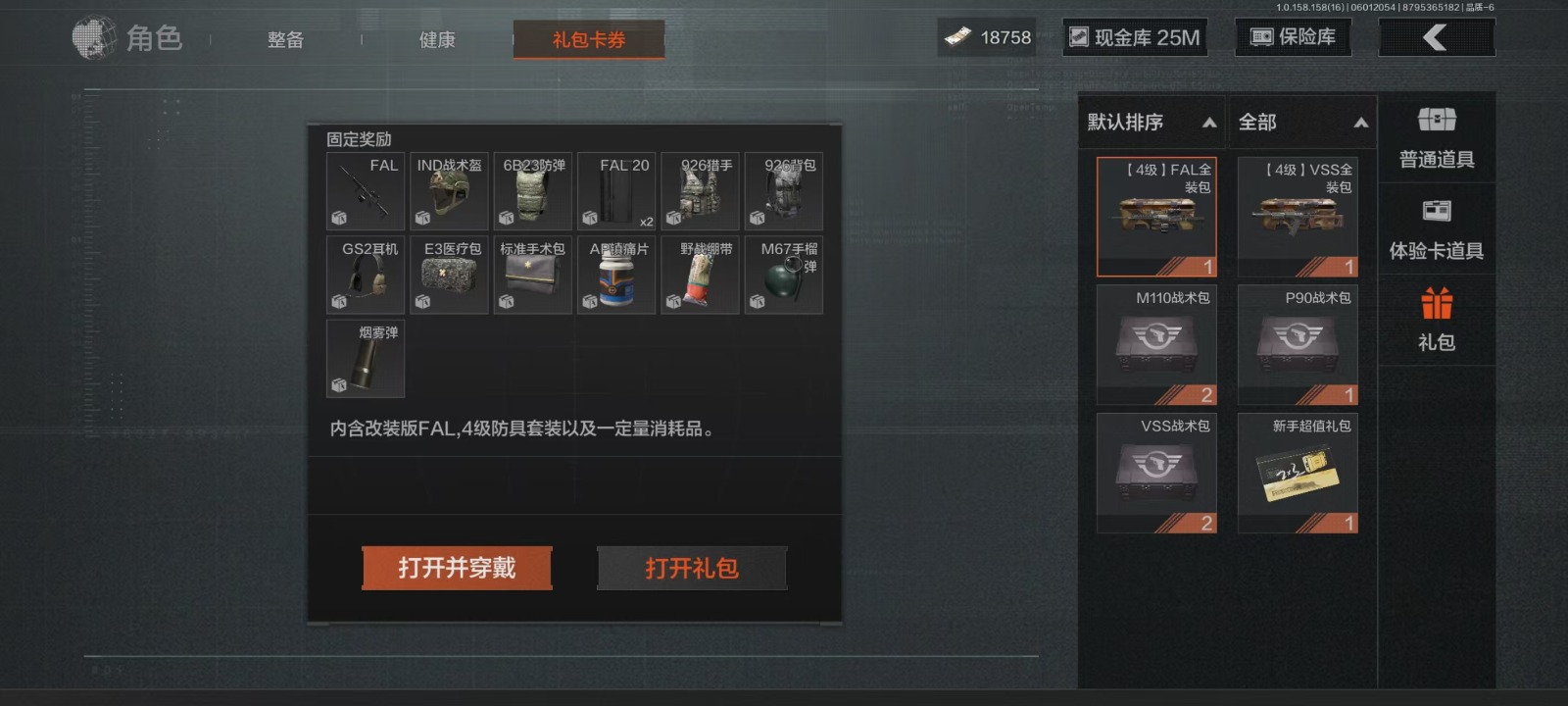Viewport: 1568px width, 706px height.
Task: Switch to the 整备 tab
Action: pyautogui.click(x=286, y=40)
